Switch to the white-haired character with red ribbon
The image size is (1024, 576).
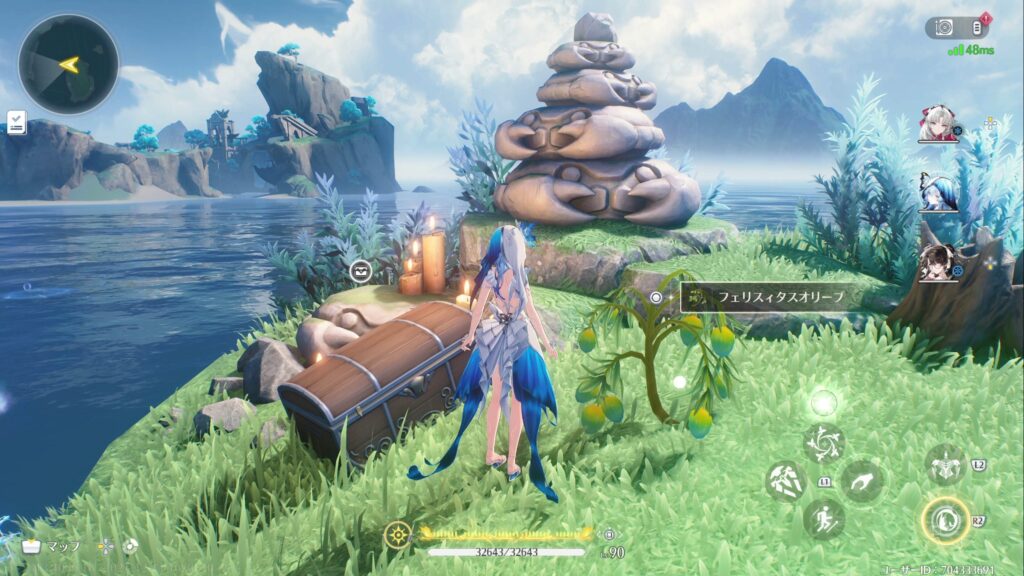point(938,126)
